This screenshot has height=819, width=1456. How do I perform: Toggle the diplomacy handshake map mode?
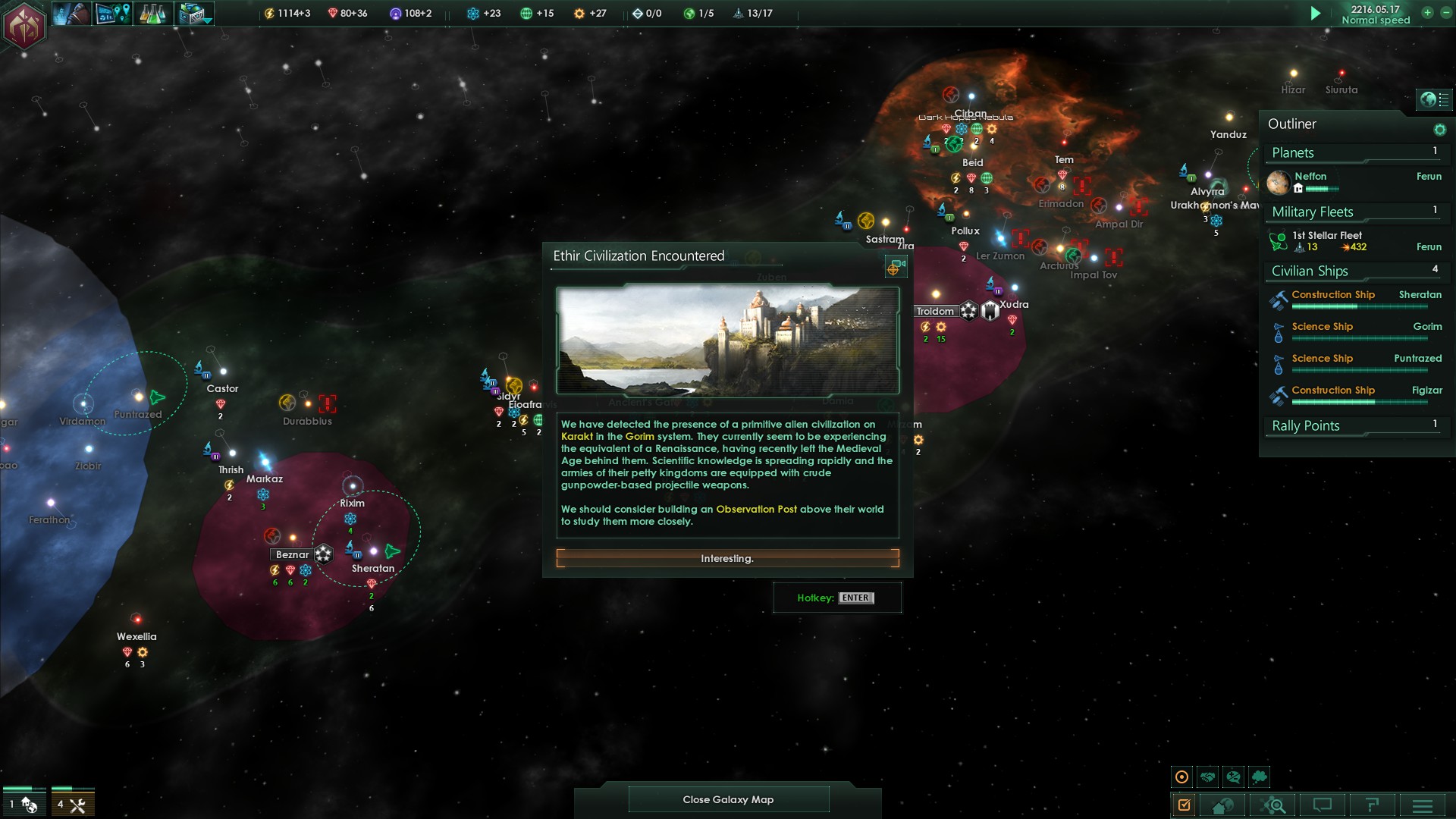(x=1207, y=777)
